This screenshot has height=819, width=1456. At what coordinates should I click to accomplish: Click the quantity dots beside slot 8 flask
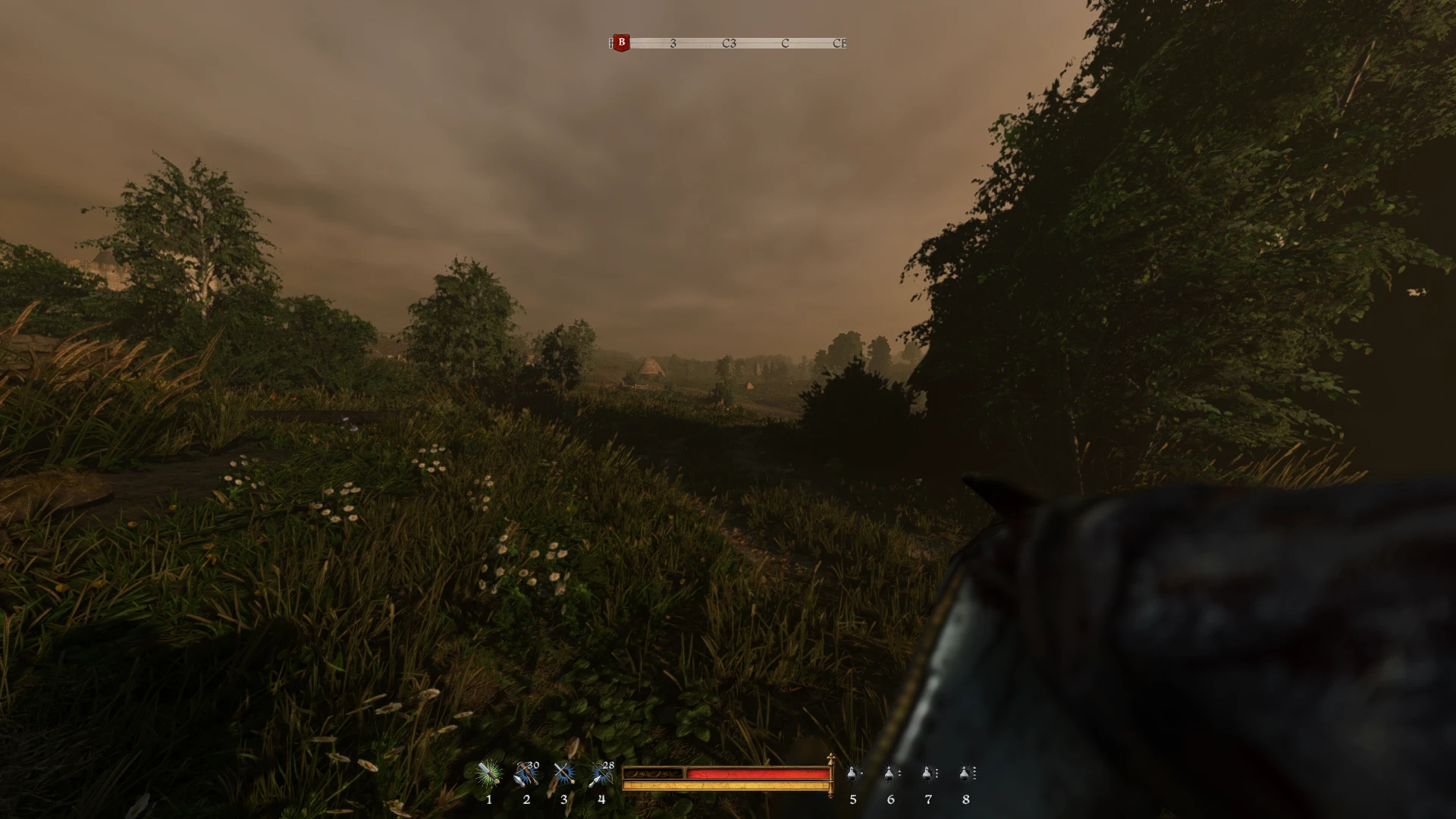(975, 773)
